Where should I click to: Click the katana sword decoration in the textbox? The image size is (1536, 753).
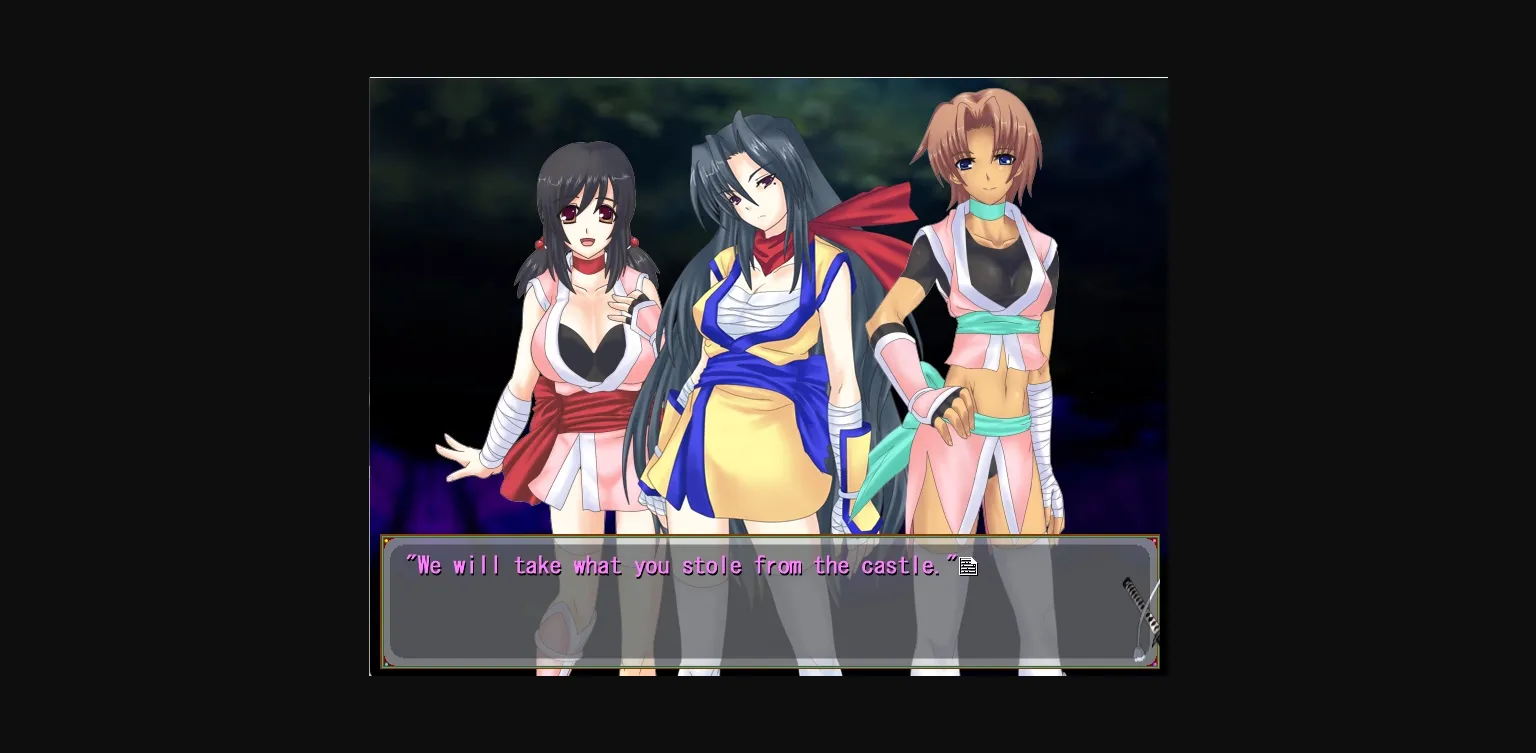1140,605
